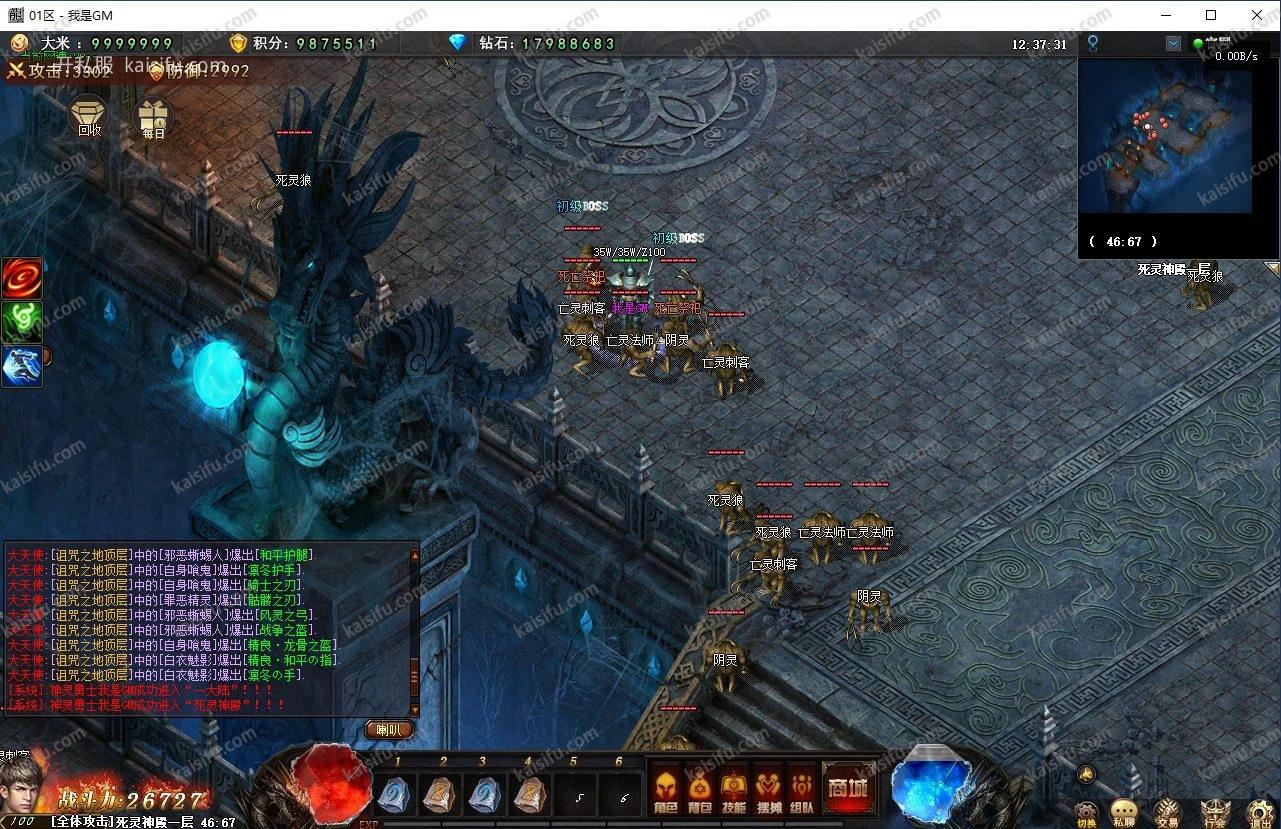This screenshot has width=1281, height=829.
Task: Click the 喇叭 horn button under chat
Action: click(389, 730)
